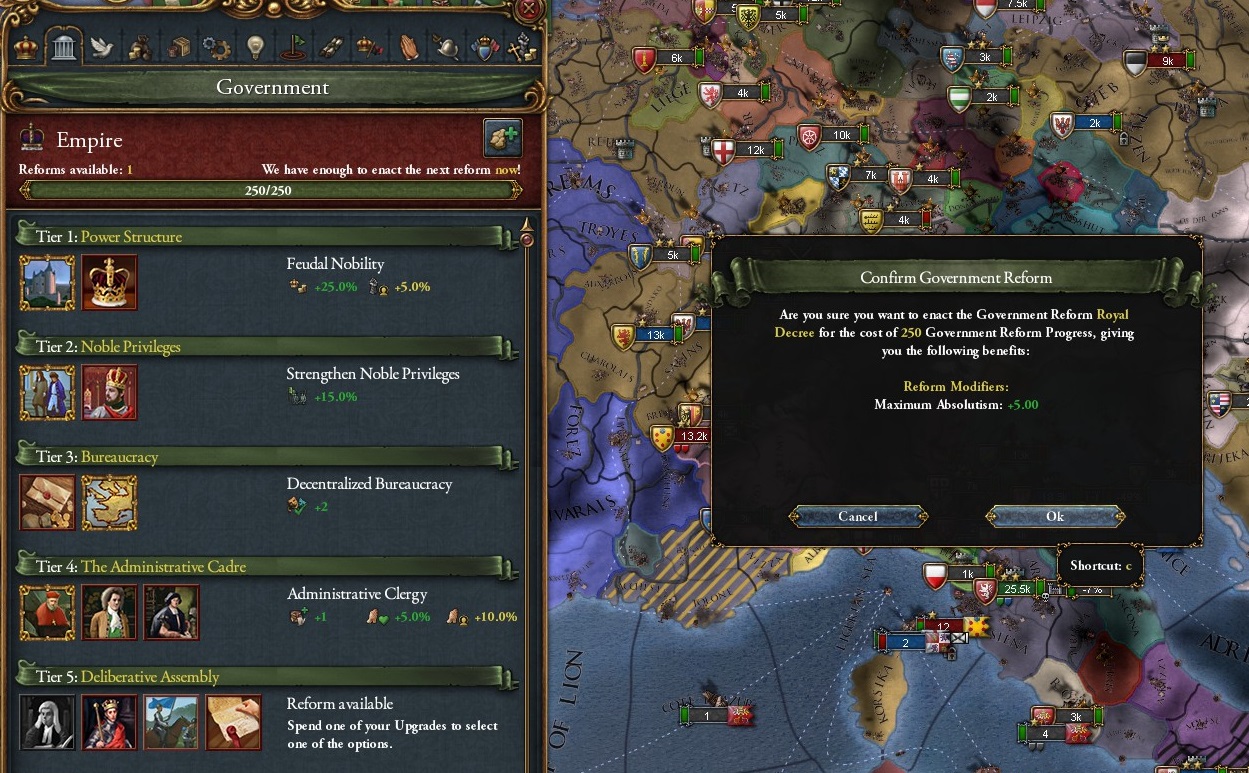The image size is (1249, 773).
Task: Open the praying hands Religion tab
Action: 407,46
